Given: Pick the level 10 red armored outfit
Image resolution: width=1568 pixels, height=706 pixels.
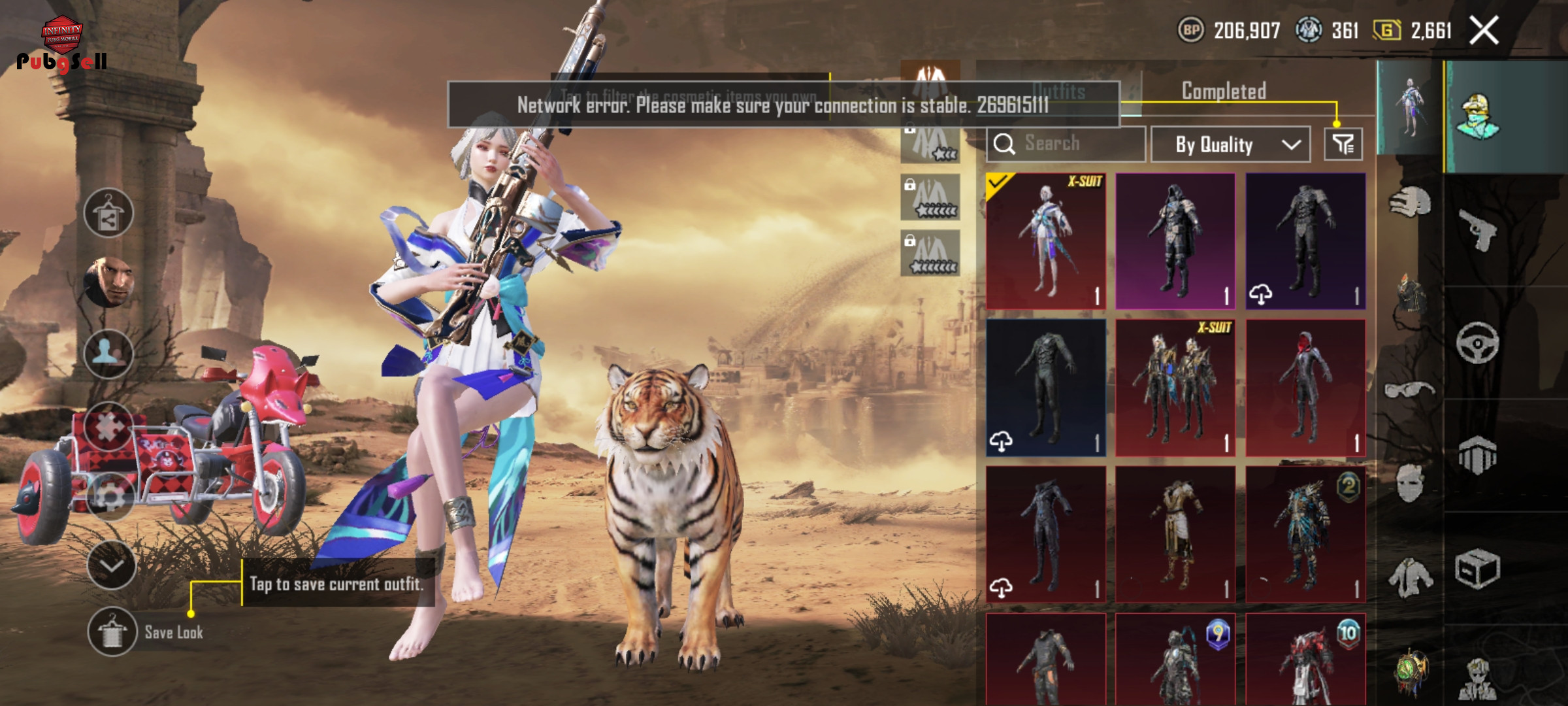Looking at the screenshot, I should [1305, 660].
